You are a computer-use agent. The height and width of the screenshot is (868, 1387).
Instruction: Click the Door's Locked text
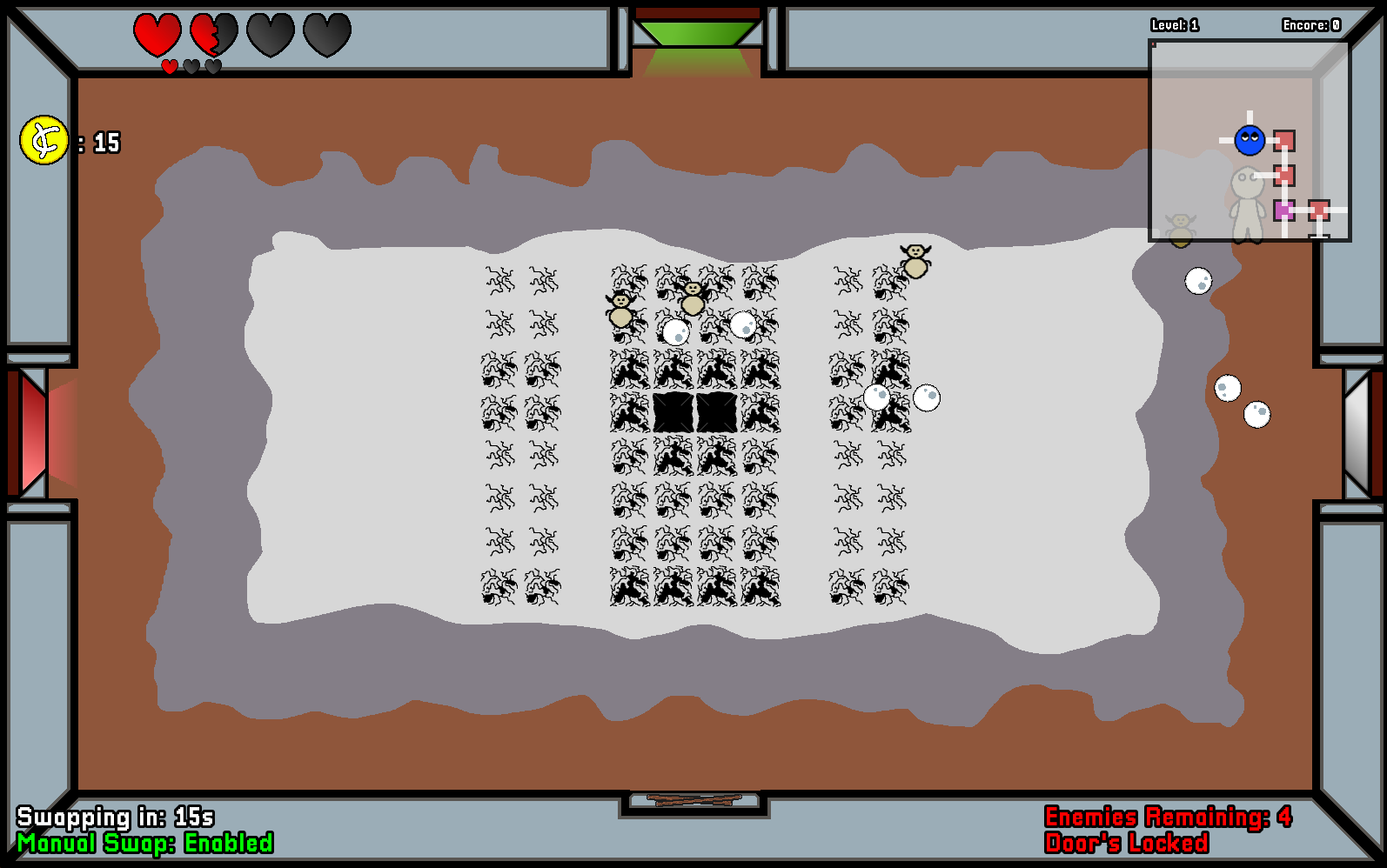pos(1128,843)
